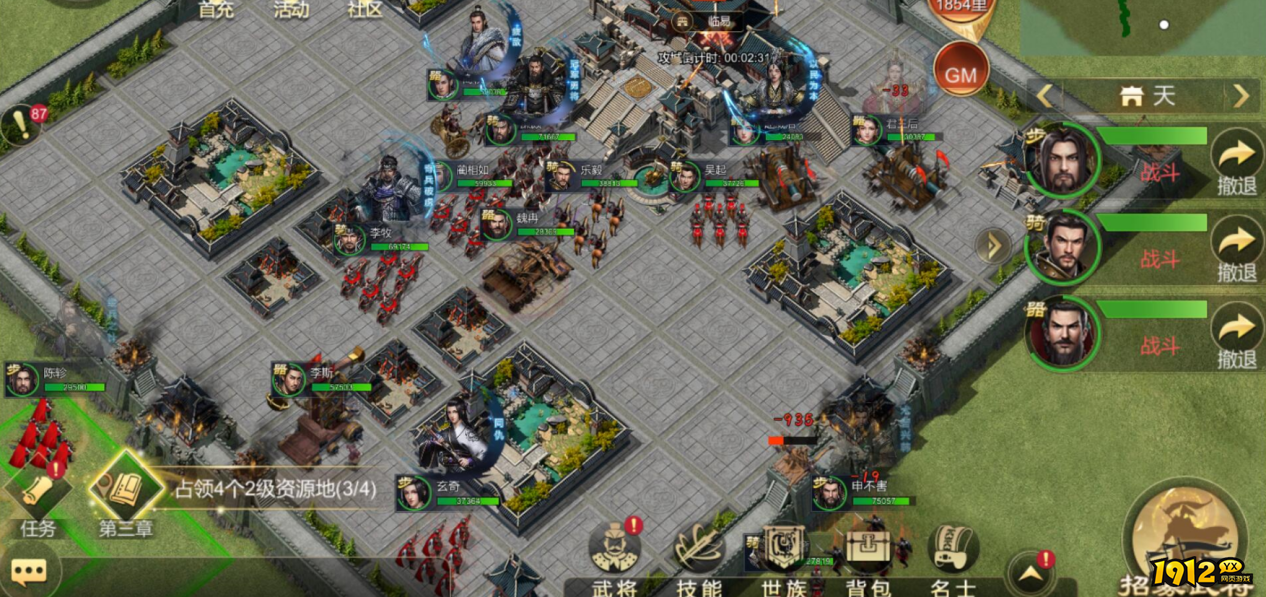Open the 活动 events menu
Viewport: 1266px width, 597px height.
(x=291, y=10)
